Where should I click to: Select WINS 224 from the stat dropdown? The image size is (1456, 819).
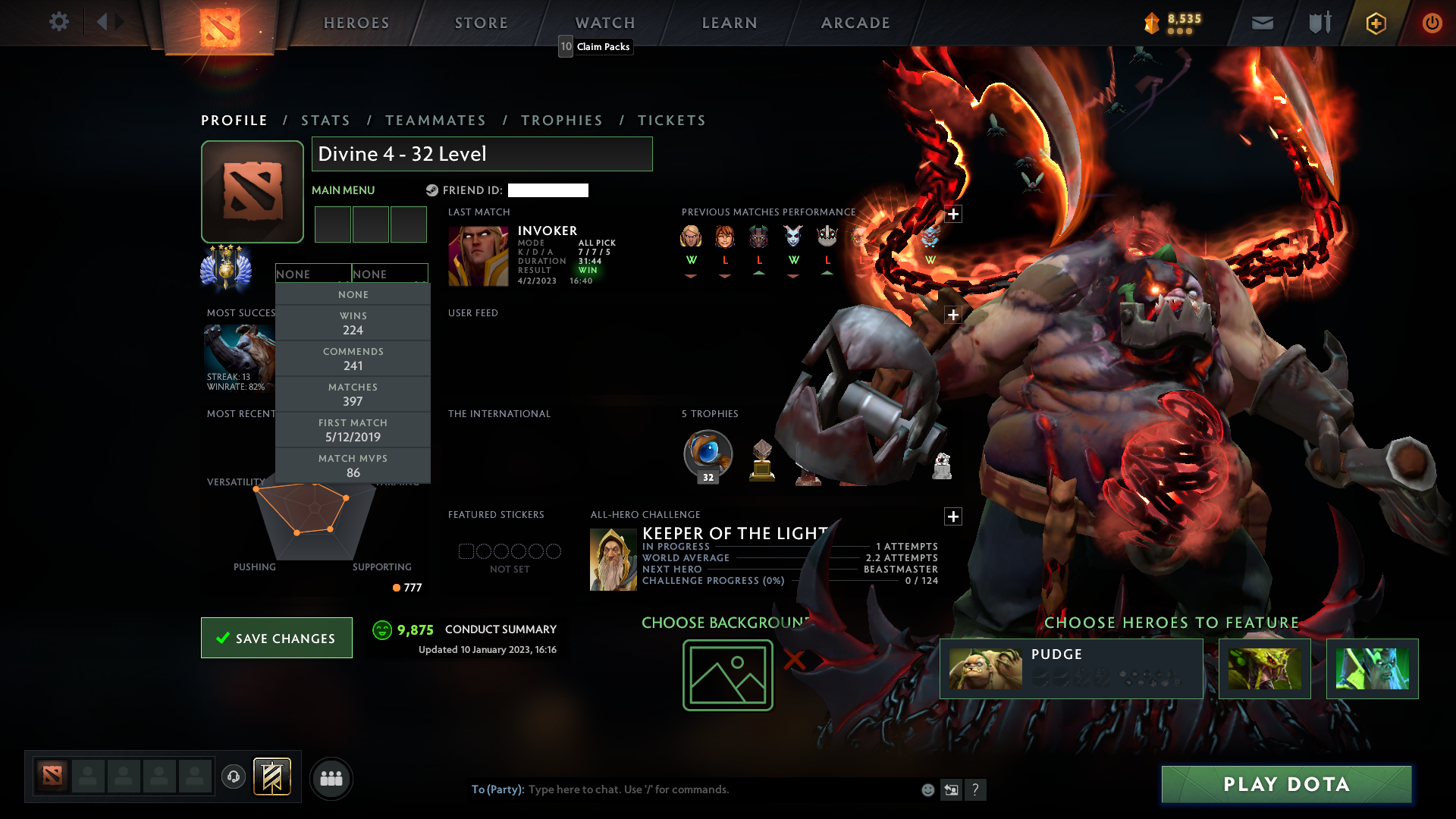(x=353, y=322)
